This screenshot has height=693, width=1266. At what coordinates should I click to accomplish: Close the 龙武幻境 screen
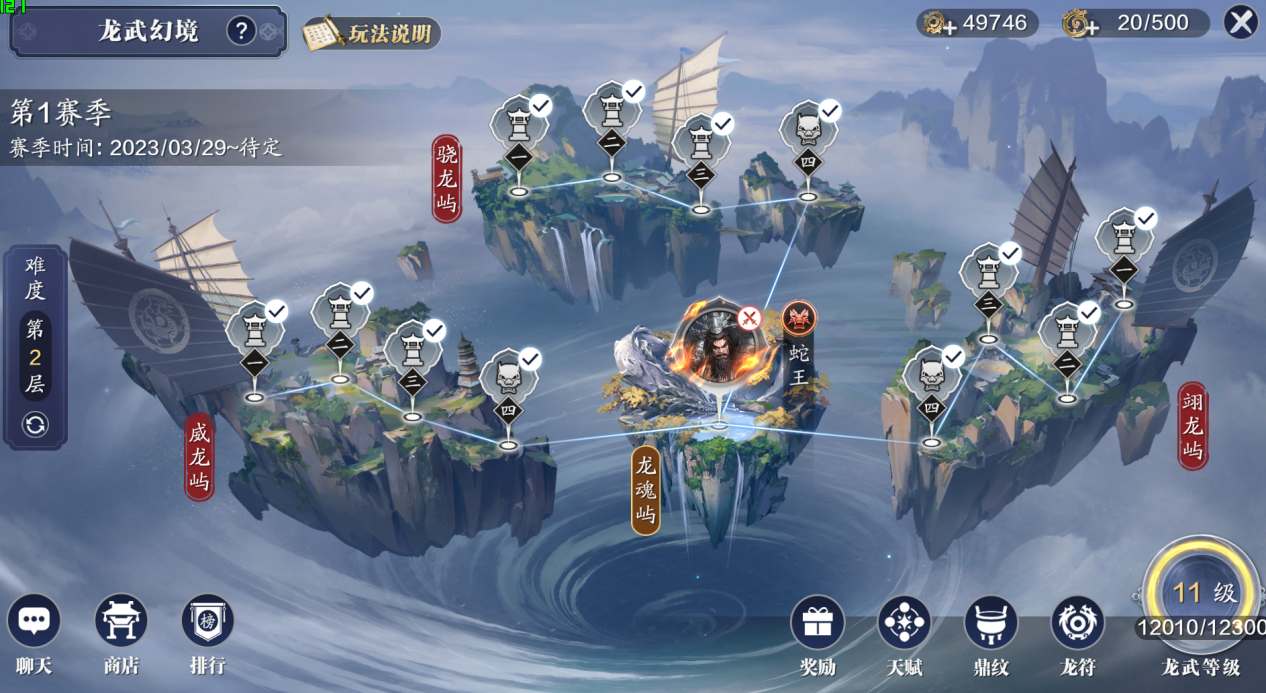(1240, 22)
